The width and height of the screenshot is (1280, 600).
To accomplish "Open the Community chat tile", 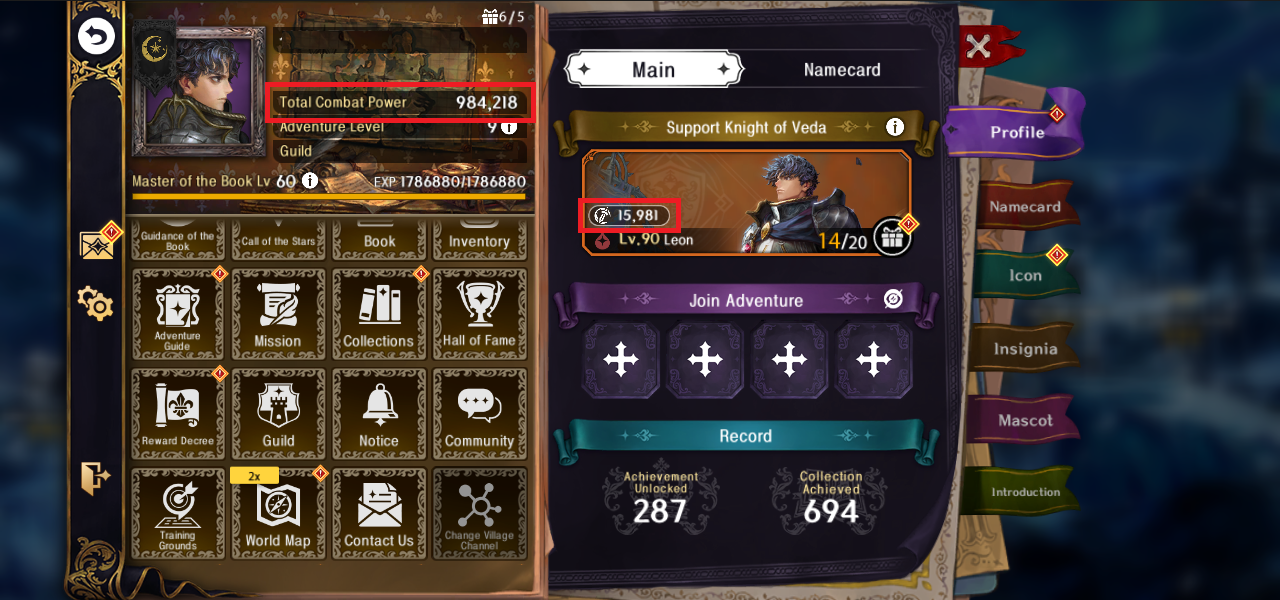I will click(x=479, y=414).
